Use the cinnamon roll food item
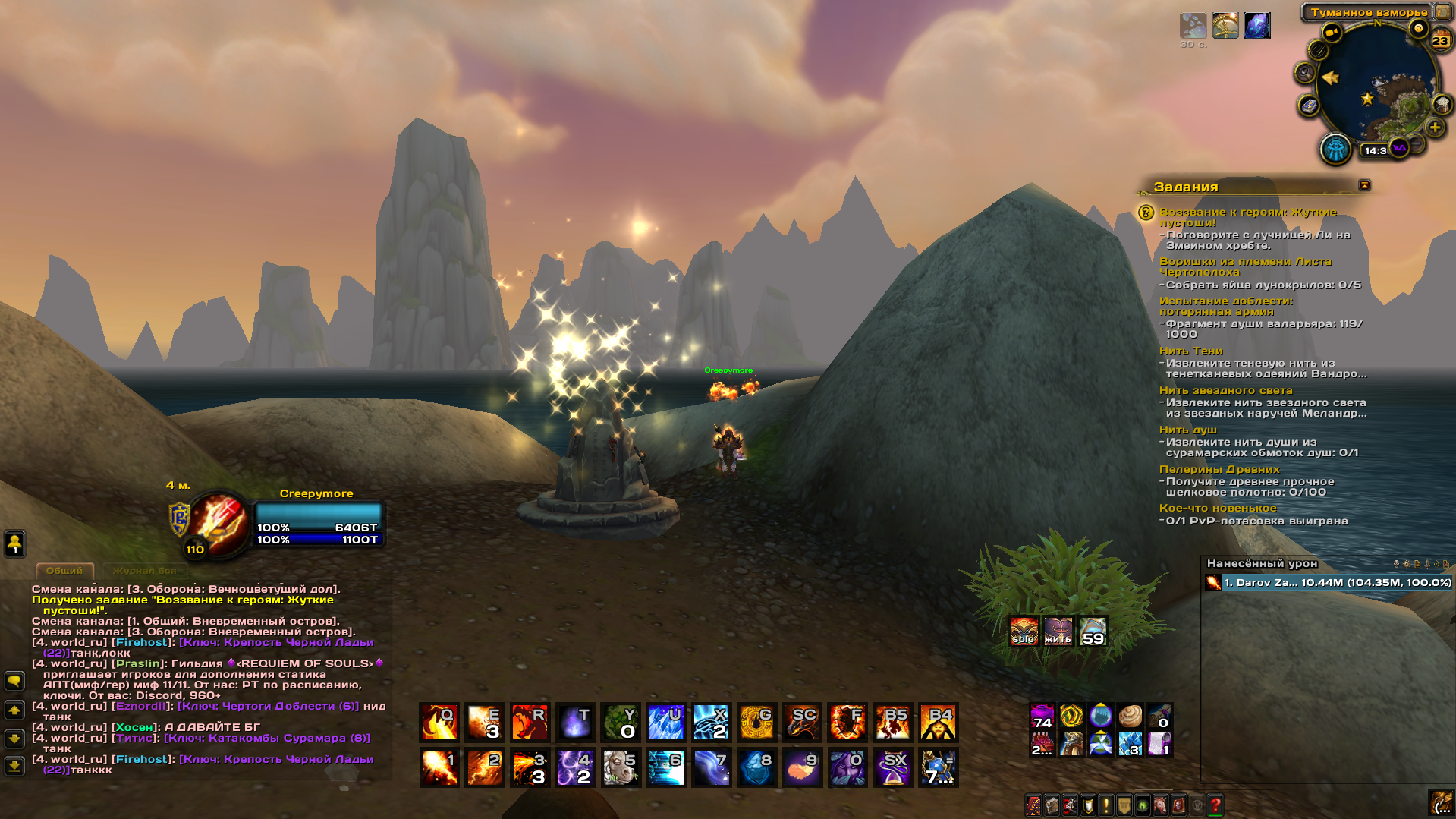This screenshot has width=1456, height=819. (x=1130, y=716)
